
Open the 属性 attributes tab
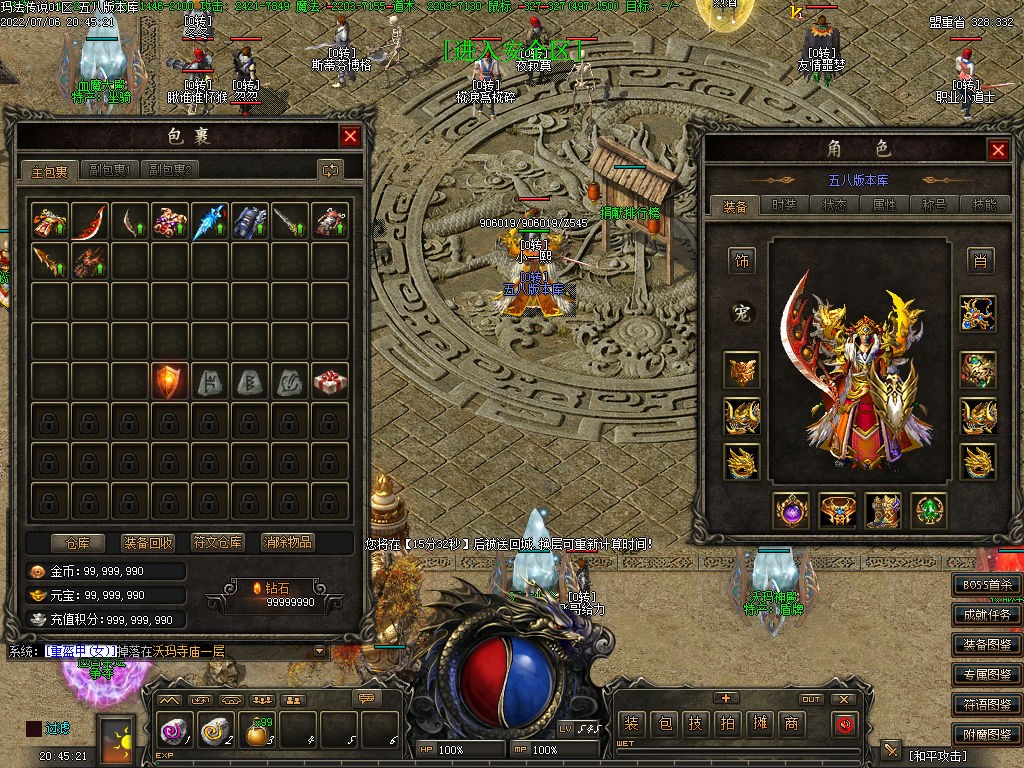(885, 205)
